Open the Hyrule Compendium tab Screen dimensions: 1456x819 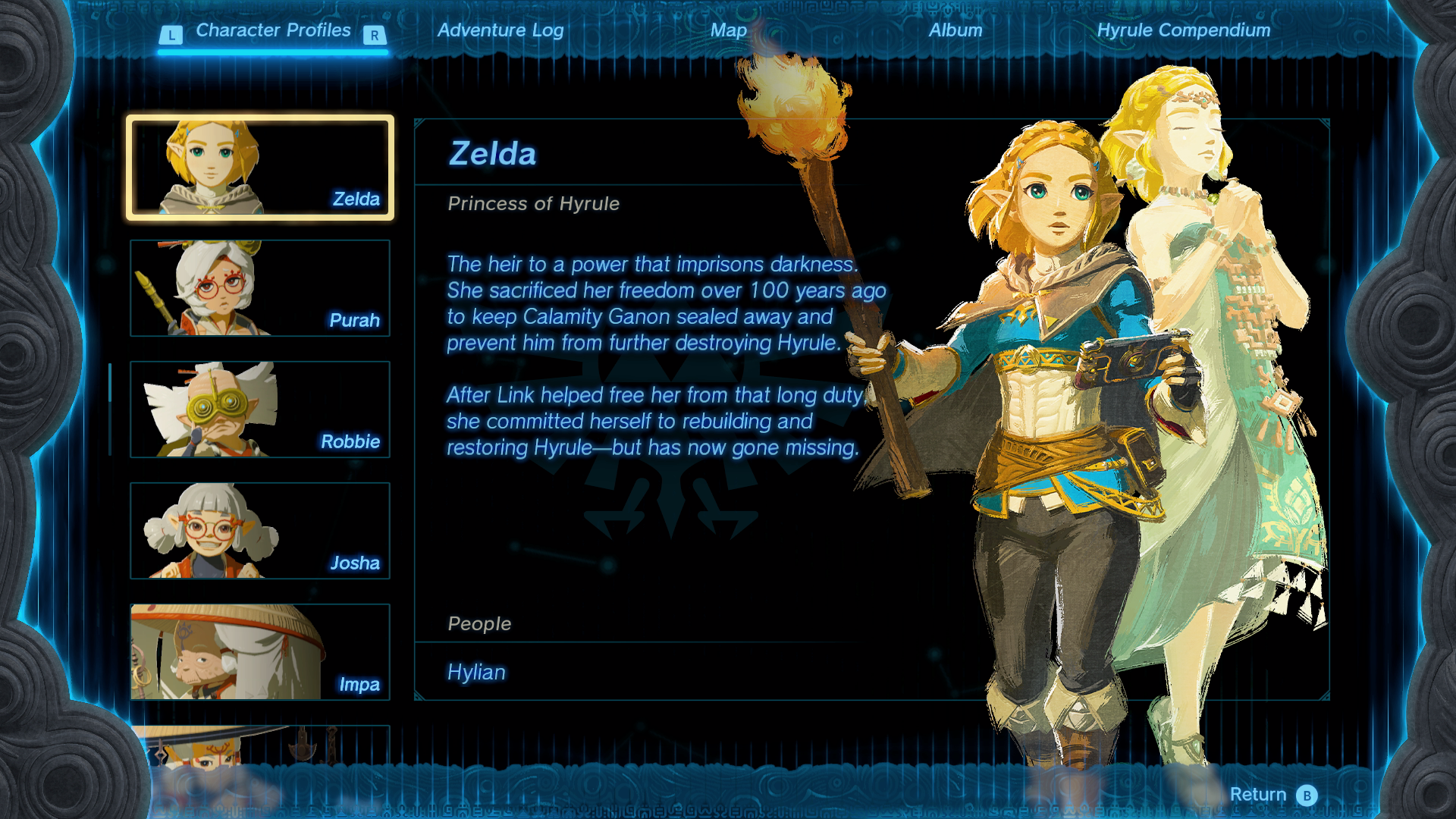click(1183, 30)
